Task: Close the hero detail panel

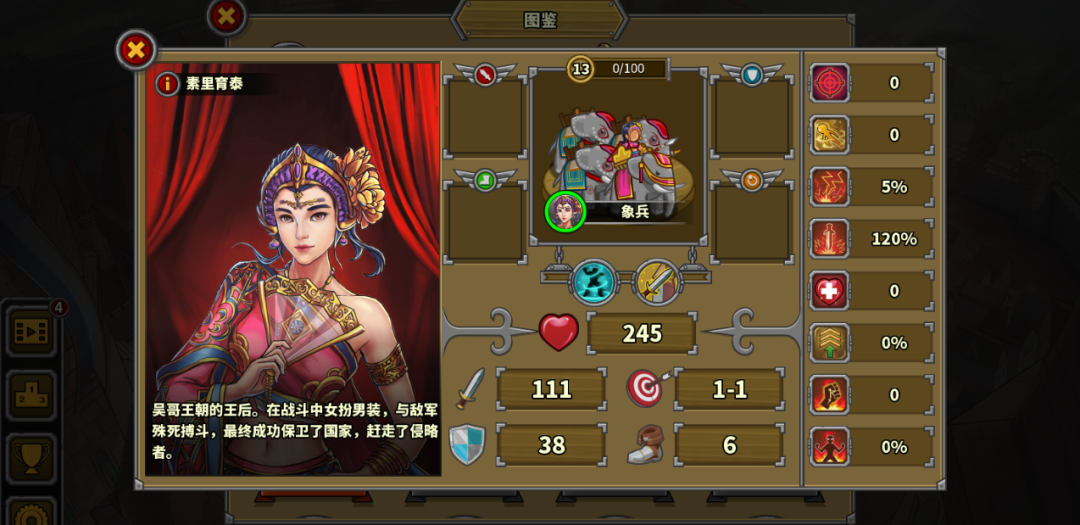Action: tap(136, 49)
